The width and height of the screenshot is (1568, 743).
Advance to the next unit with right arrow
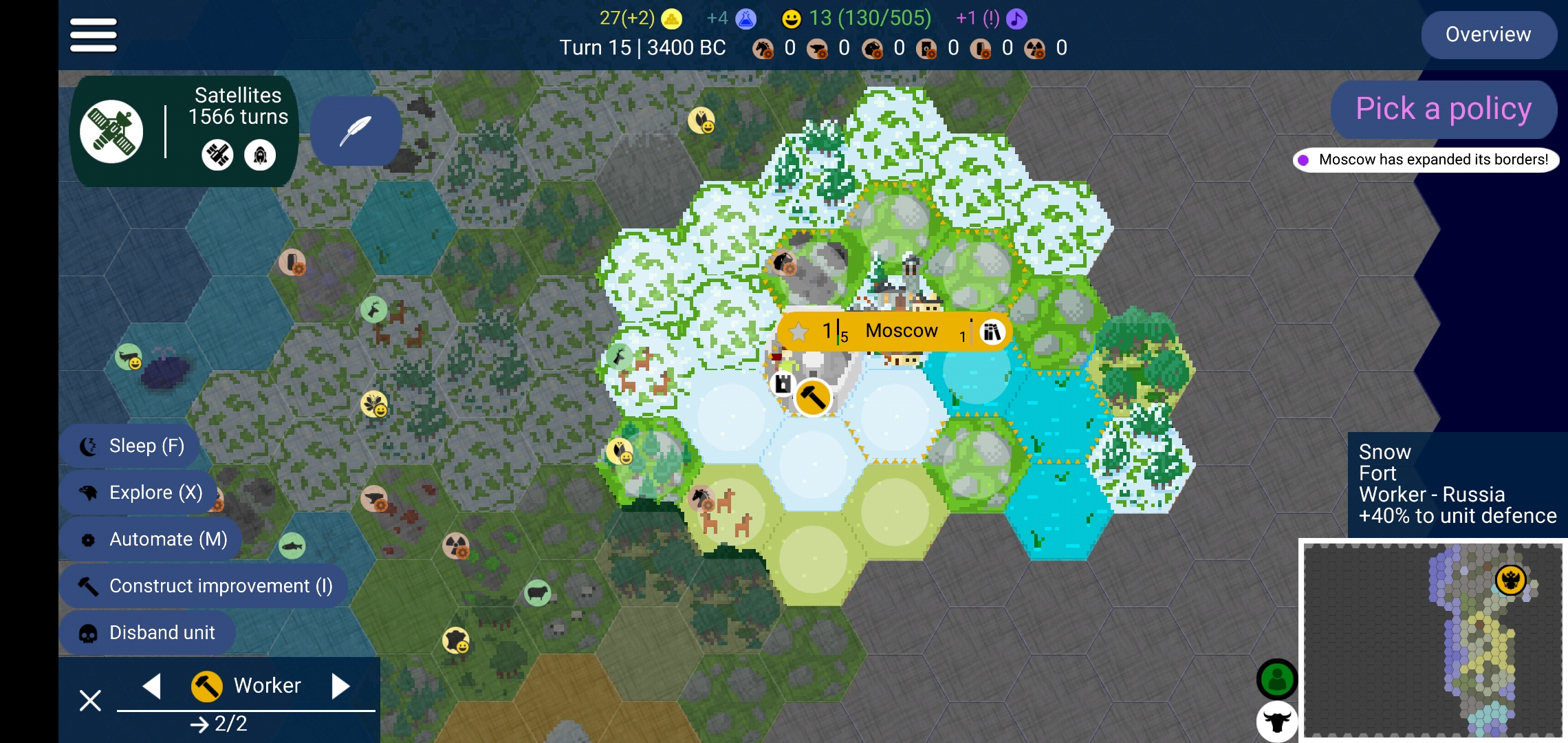(340, 685)
